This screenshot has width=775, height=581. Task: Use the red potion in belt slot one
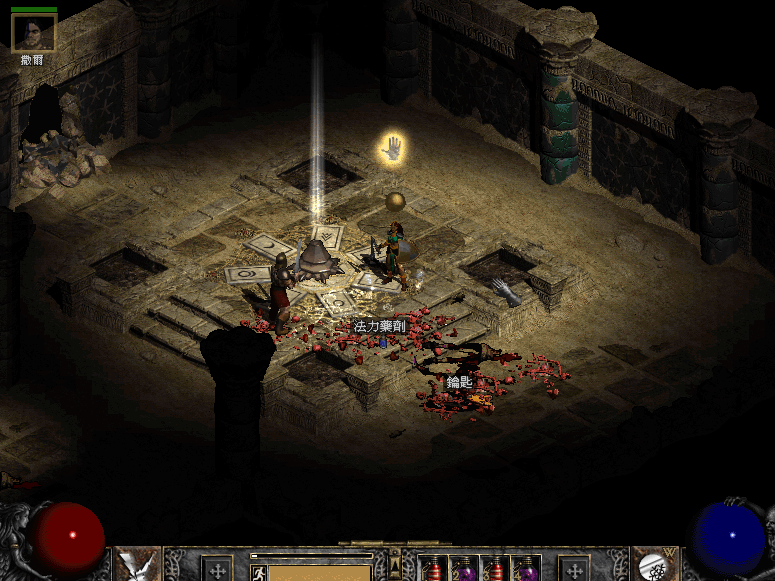433,570
